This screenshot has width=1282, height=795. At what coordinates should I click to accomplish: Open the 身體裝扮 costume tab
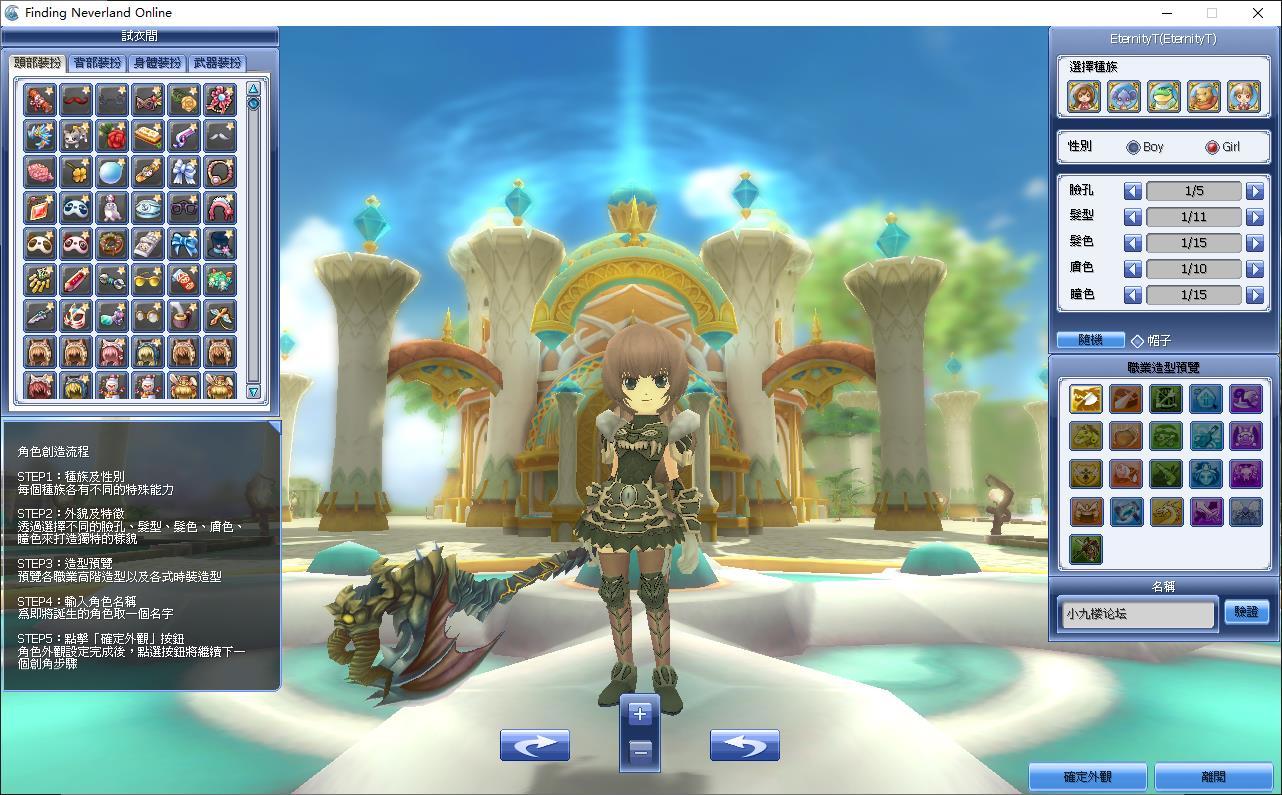point(158,63)
